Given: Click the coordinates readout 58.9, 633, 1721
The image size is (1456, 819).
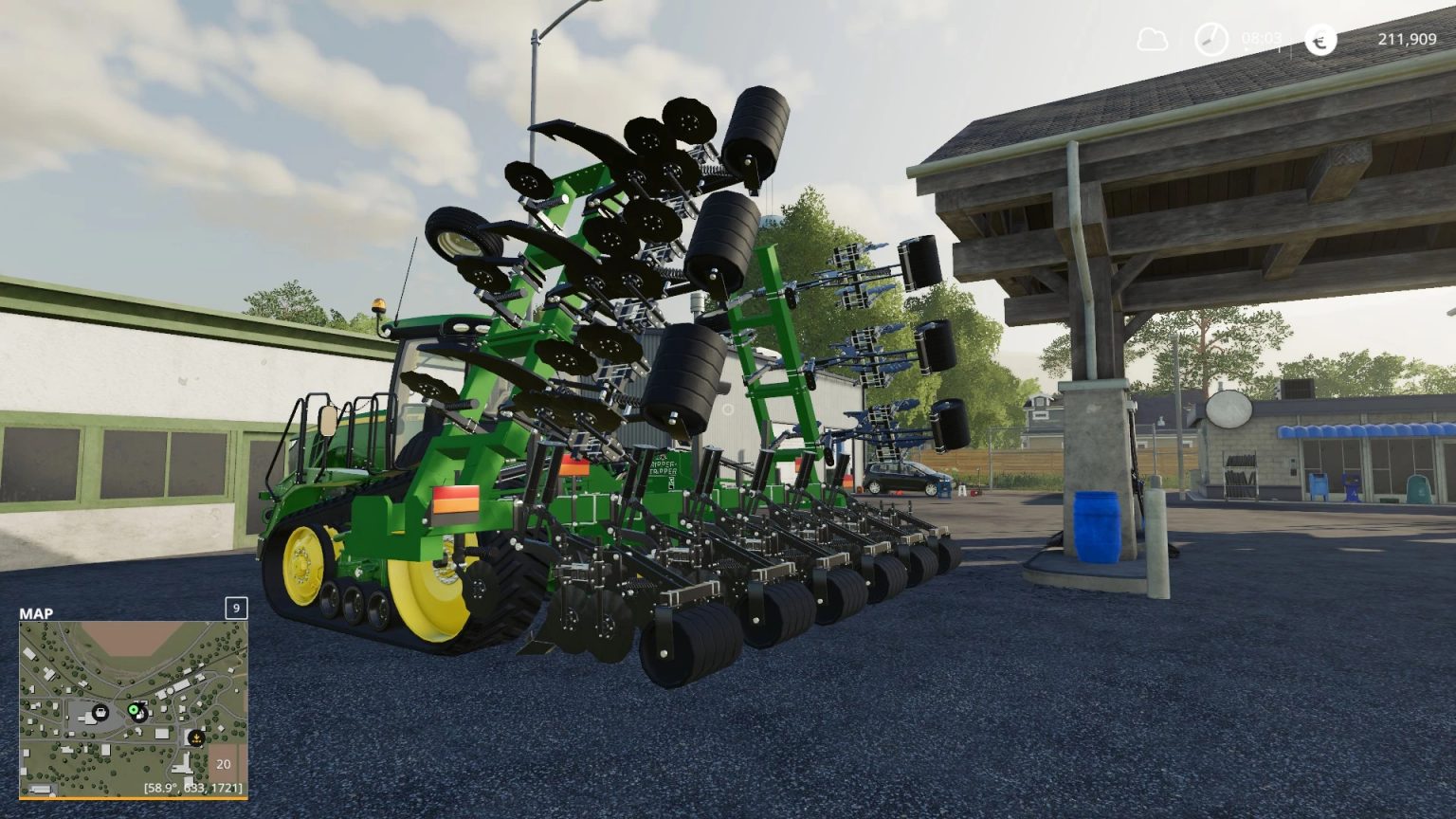Looking at the screenshot, I should point(192,787).
